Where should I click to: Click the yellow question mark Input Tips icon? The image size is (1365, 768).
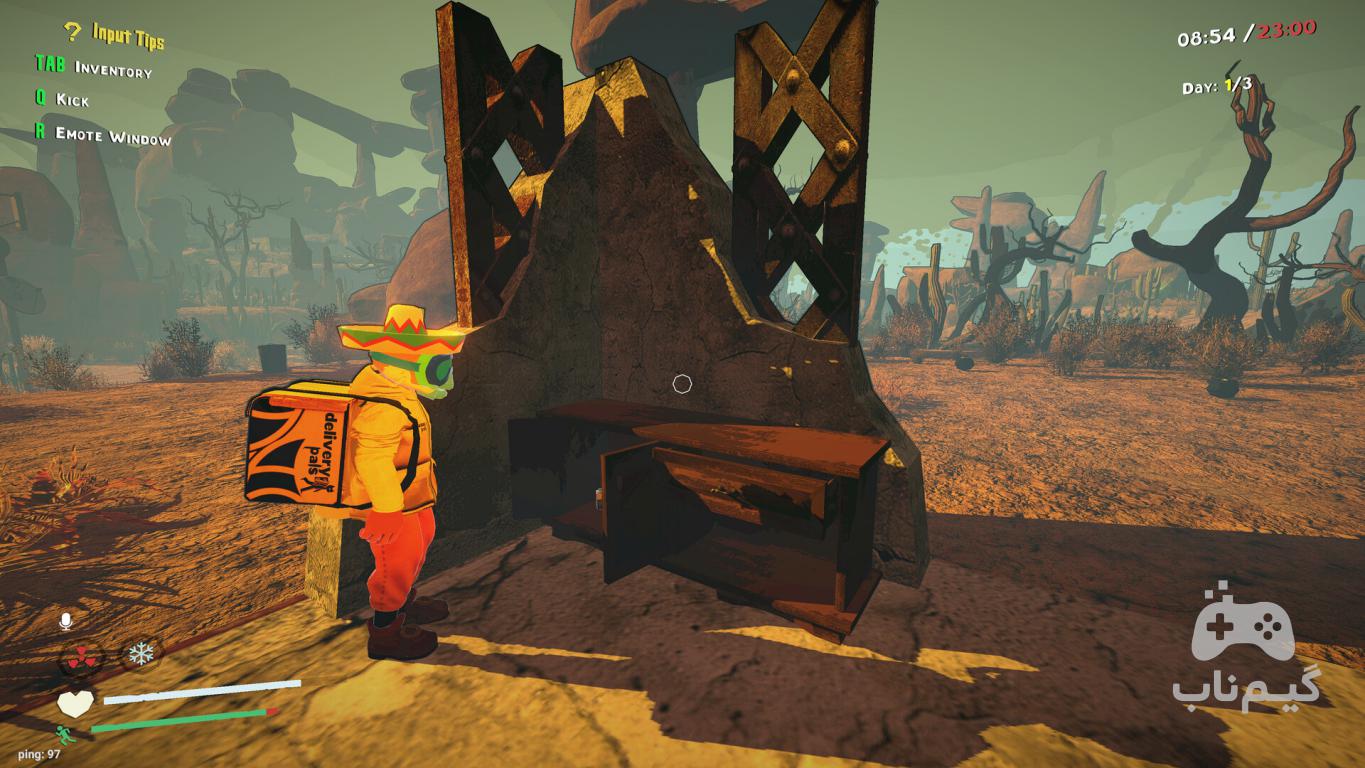pyautogui.click(x=71, y=32)
